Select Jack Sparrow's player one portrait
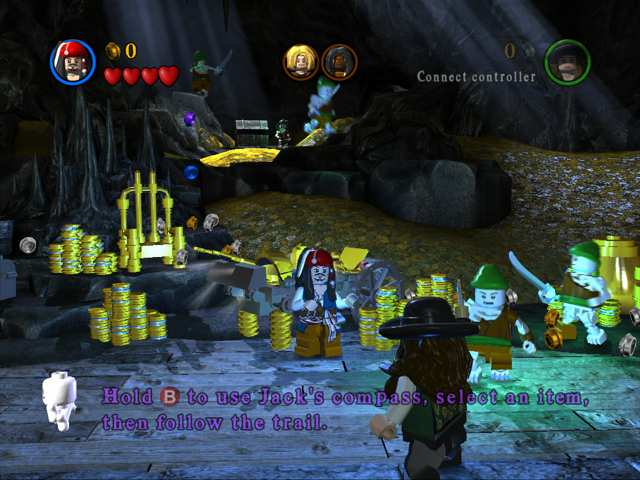 click(73, 62)
